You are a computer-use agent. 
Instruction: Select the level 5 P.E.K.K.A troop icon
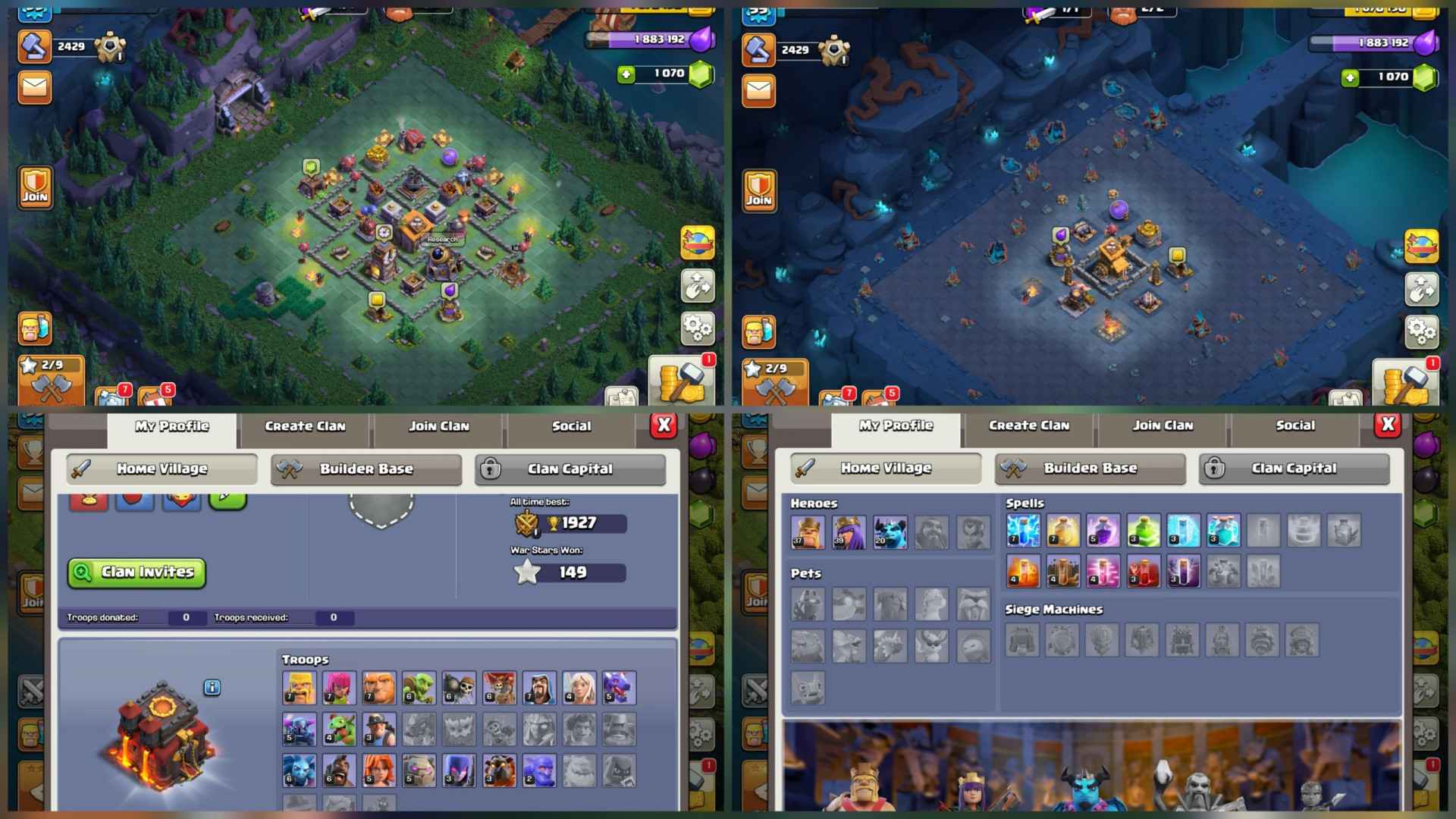[x=300, y=729]
